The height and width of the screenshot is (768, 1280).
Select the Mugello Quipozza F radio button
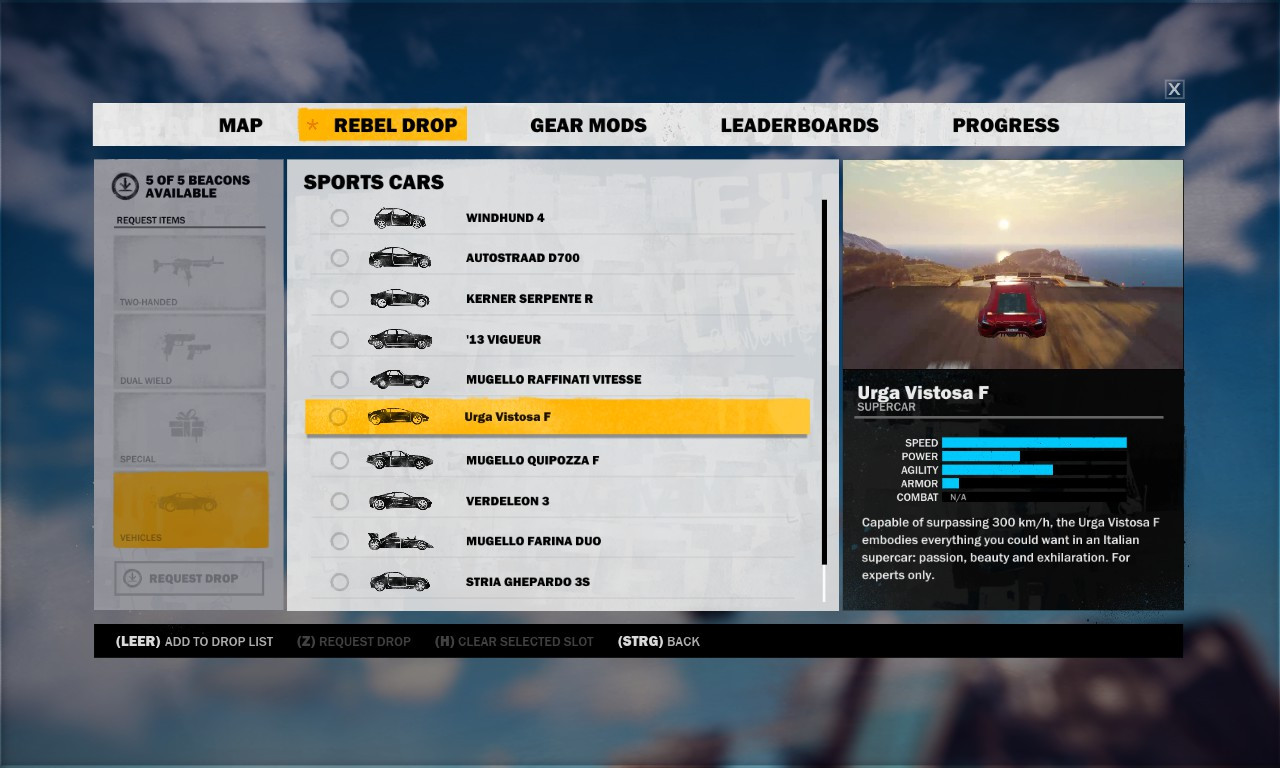(340, 460)
